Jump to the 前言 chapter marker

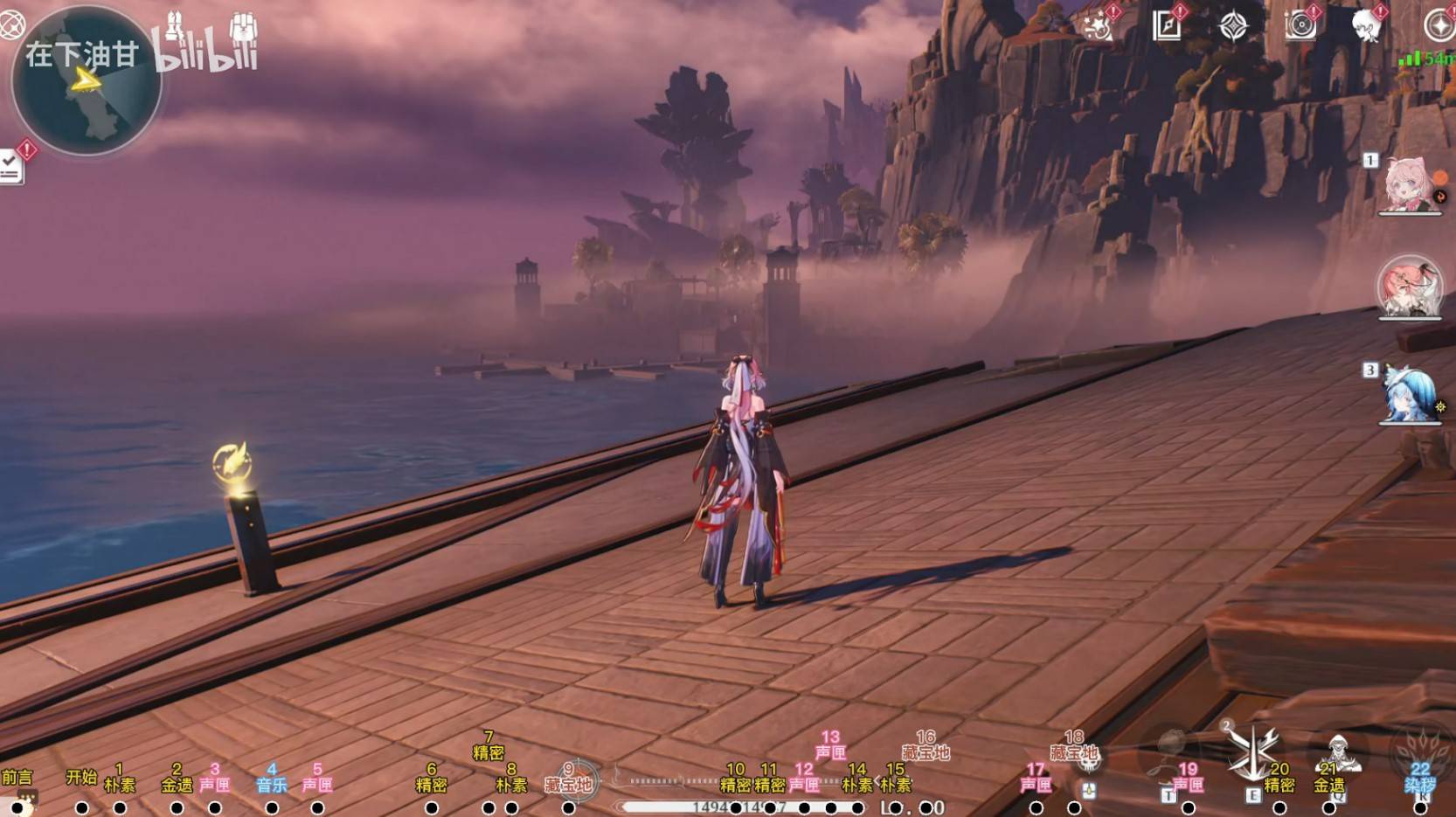[x=17, y=808]
